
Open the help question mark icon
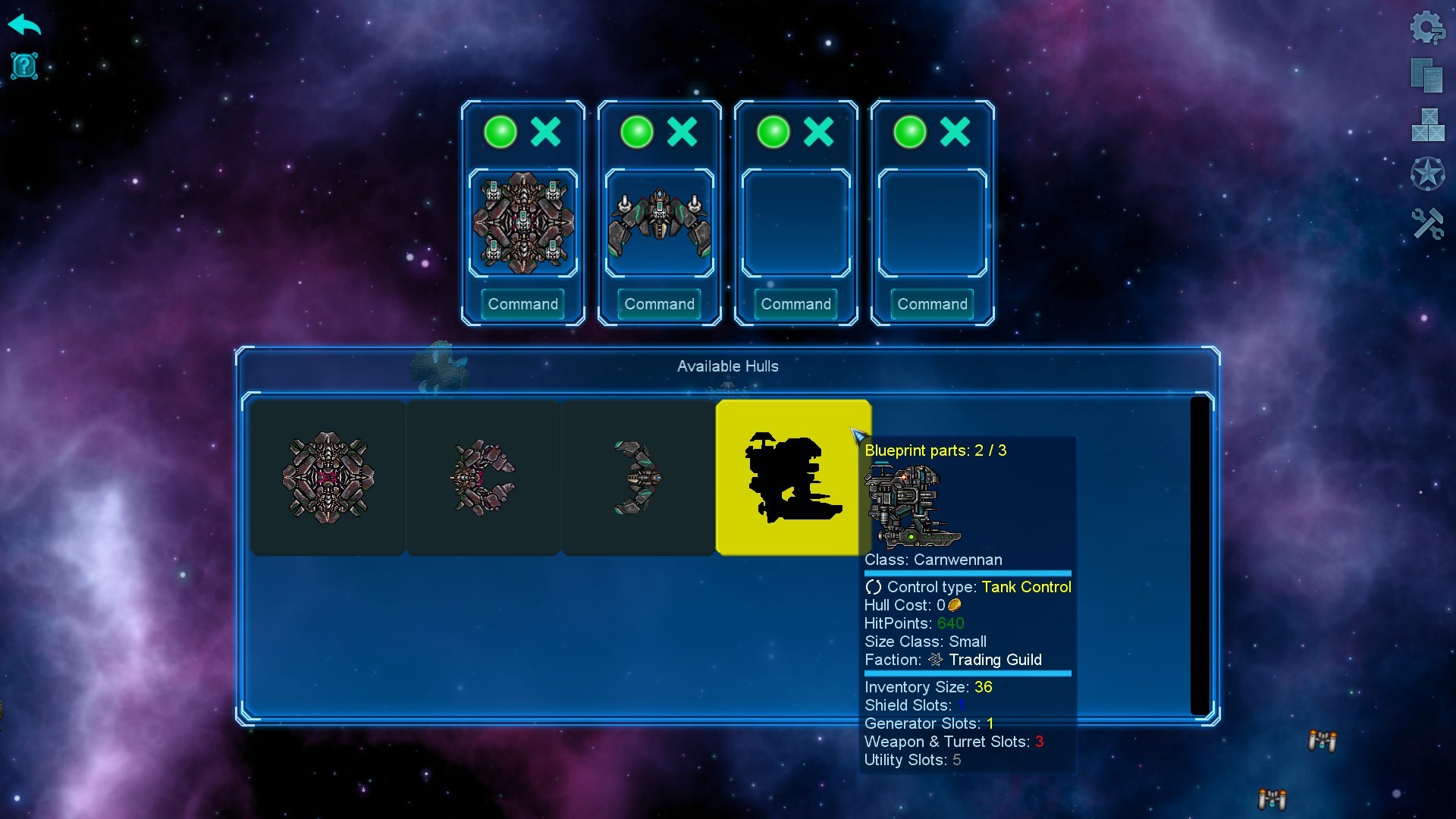tap(24, 66)
